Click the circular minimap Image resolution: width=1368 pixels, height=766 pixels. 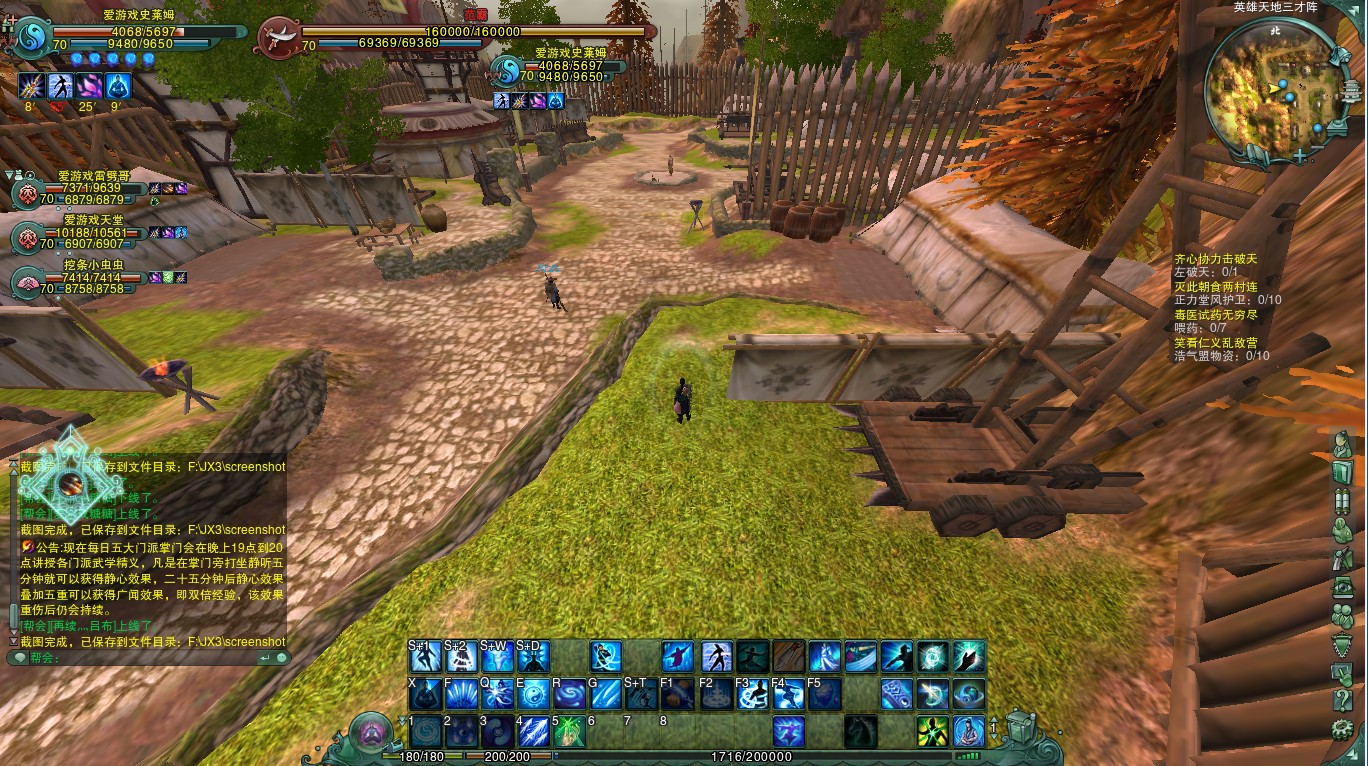point(1269,84)
